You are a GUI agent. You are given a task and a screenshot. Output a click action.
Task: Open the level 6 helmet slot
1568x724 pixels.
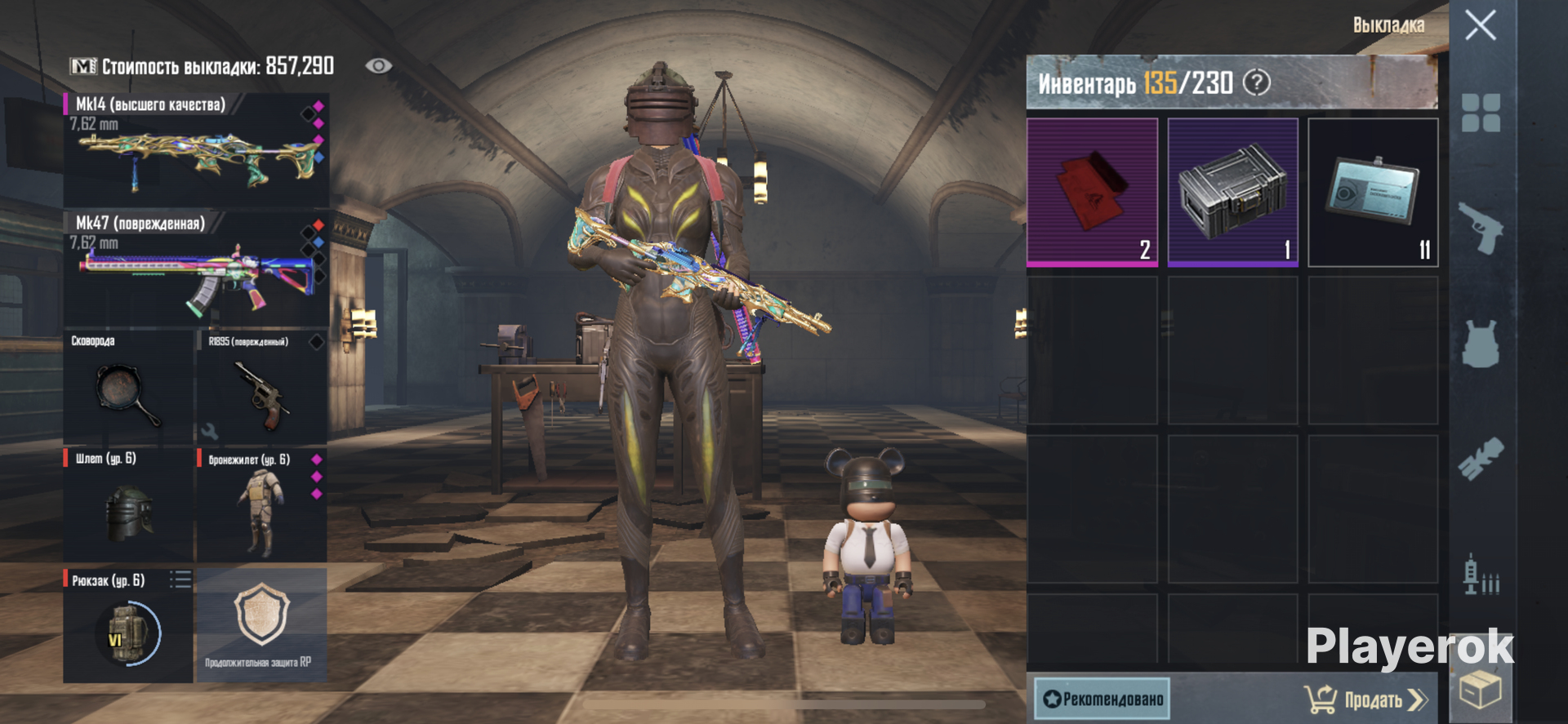pyautogui.click(x=128, y=504)
